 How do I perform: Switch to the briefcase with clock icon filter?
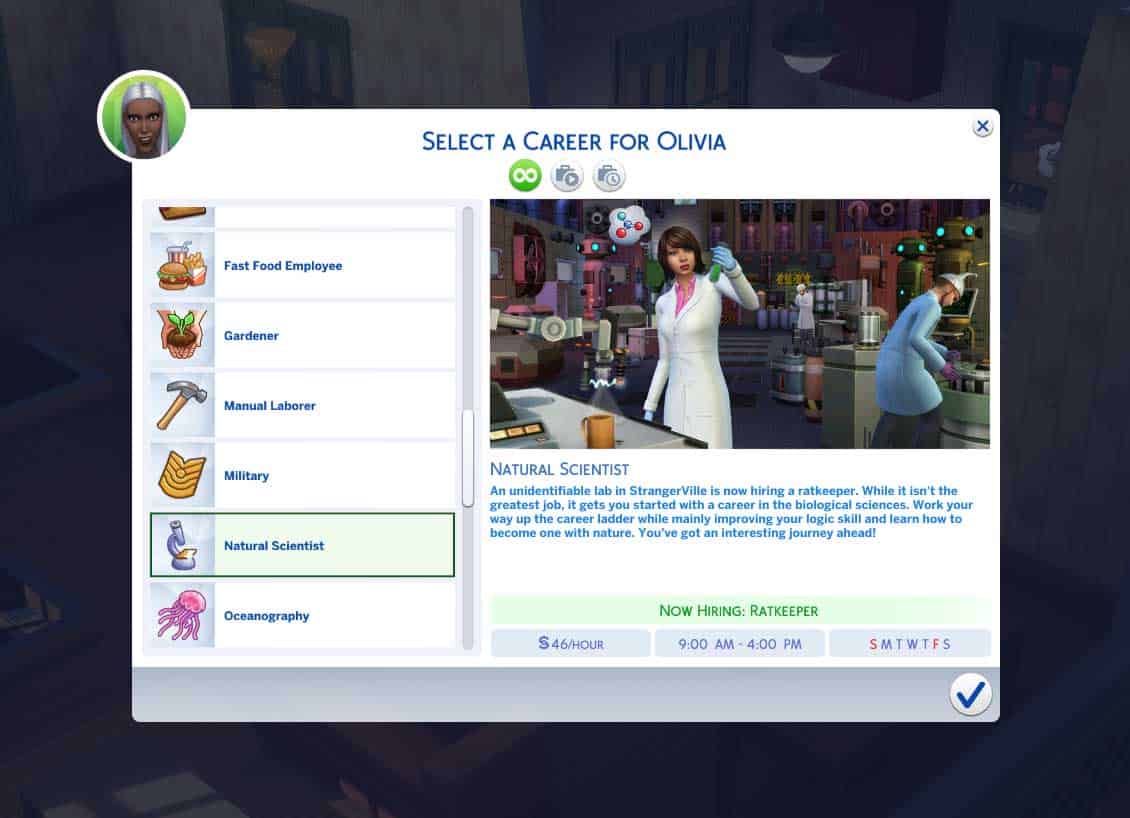pyautogui.click(x=609, y=177)
